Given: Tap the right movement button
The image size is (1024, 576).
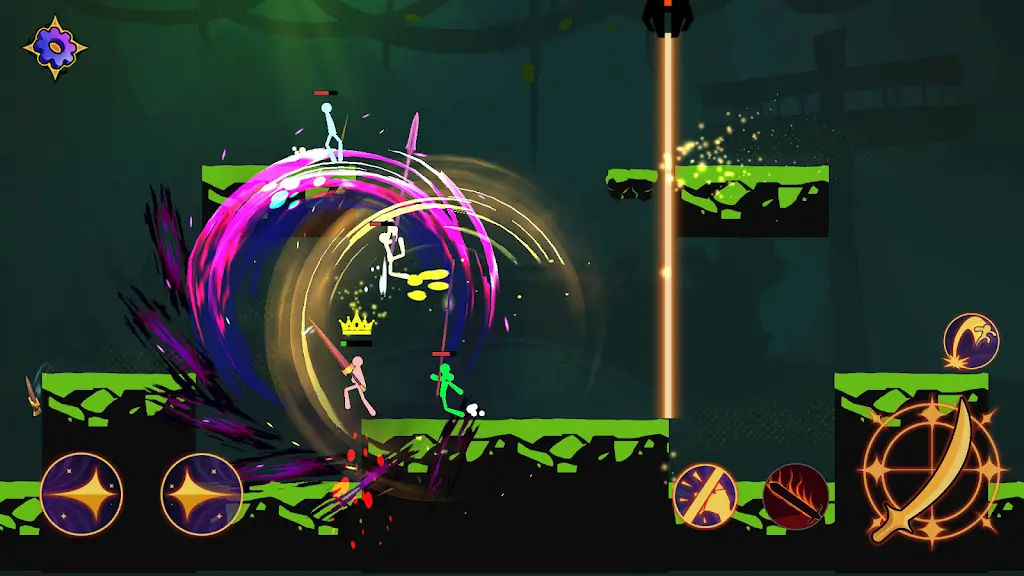Looking at the screenshot, I should pyautogui.click(x=201, y=494).
